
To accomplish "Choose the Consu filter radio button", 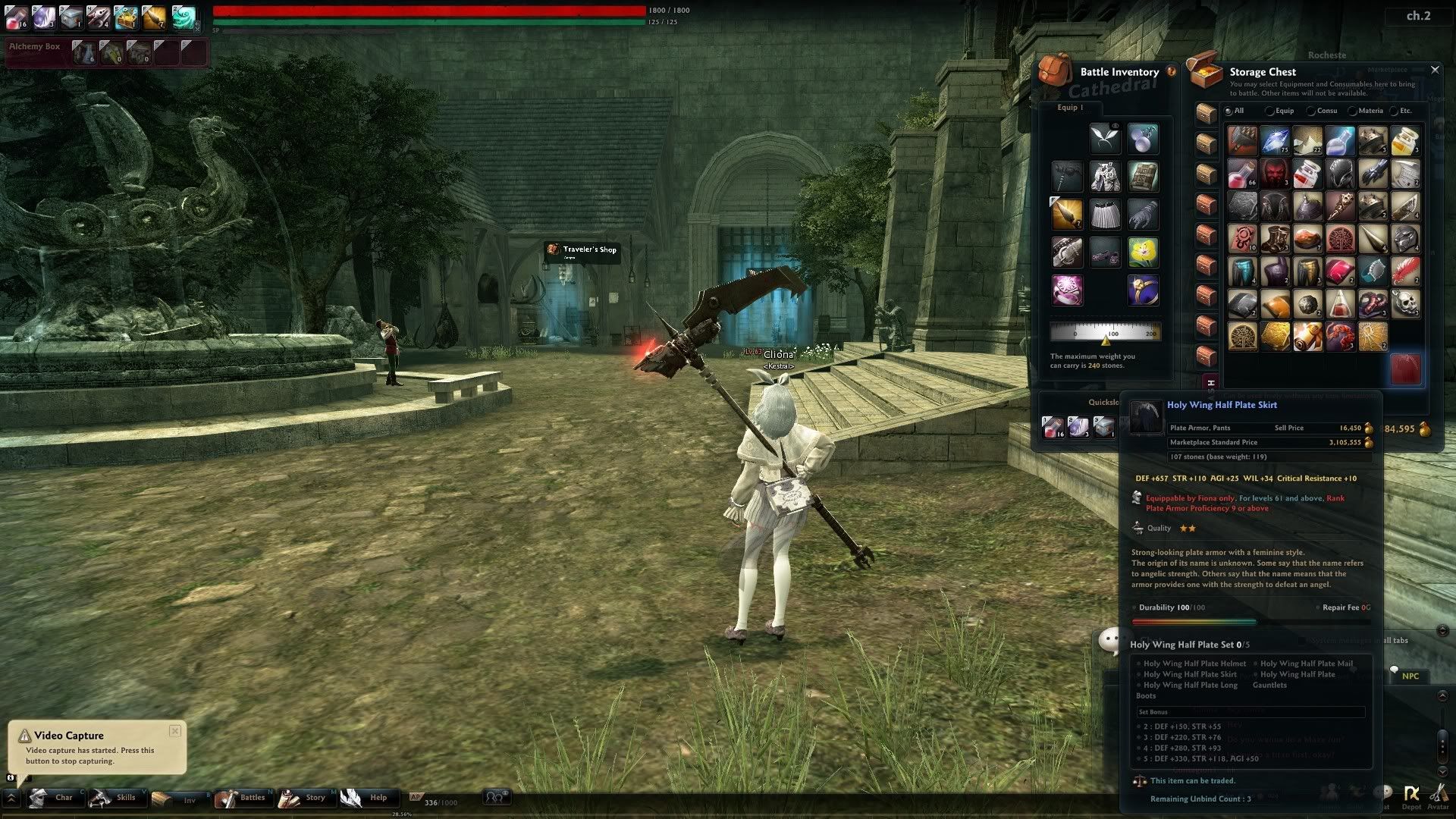I will 1311,111.
